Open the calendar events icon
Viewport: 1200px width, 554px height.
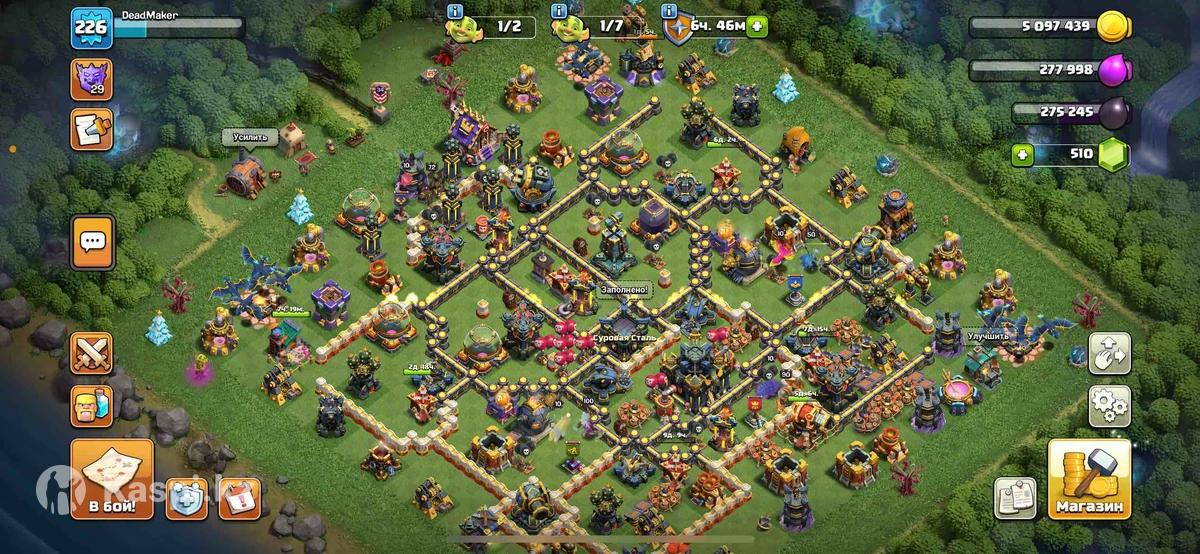pyautogui.click(x=240, y=498)
